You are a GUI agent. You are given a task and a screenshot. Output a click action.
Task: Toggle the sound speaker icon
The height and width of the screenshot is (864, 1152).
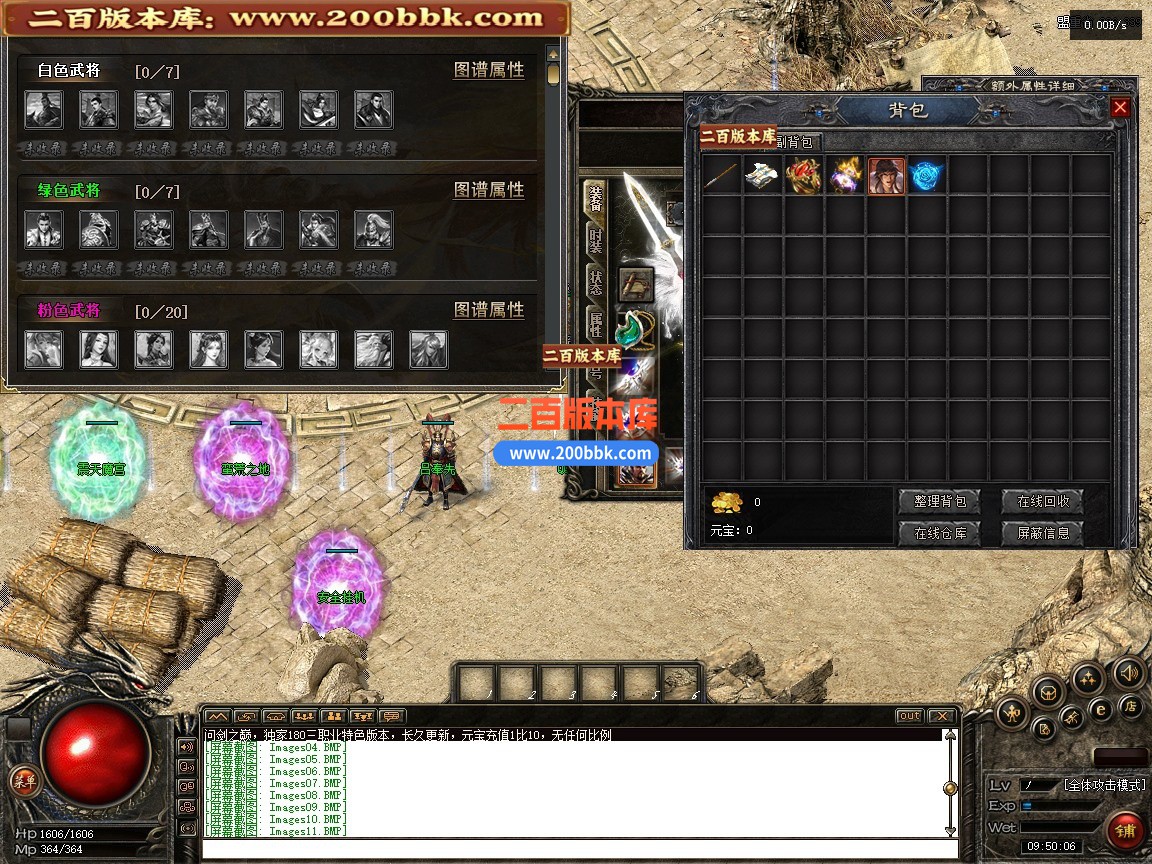(1129, 673)
